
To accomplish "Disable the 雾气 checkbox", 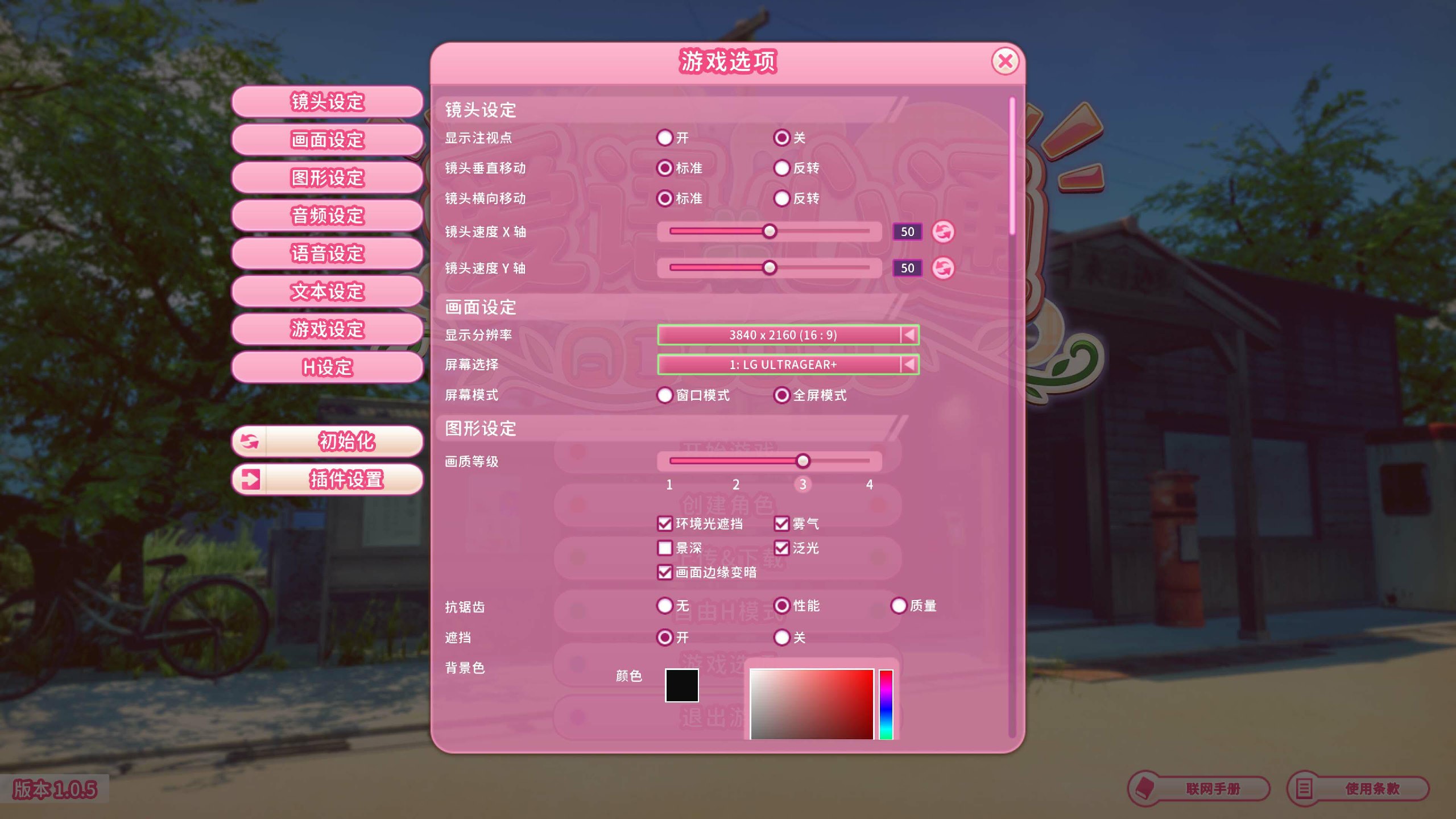I will [x=782, y=523].
